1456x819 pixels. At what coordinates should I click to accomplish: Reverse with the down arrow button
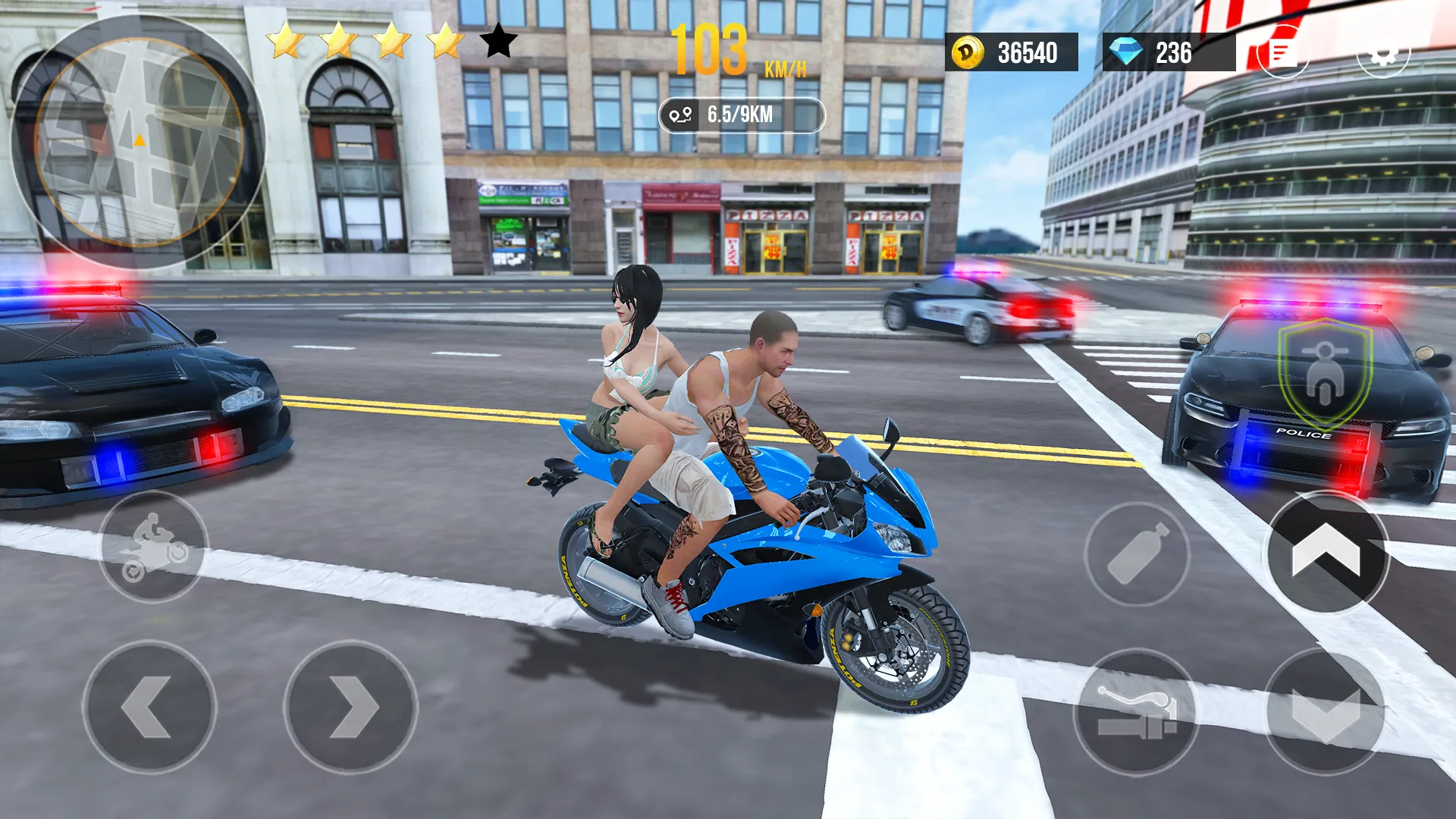[x=1325, y=712]
